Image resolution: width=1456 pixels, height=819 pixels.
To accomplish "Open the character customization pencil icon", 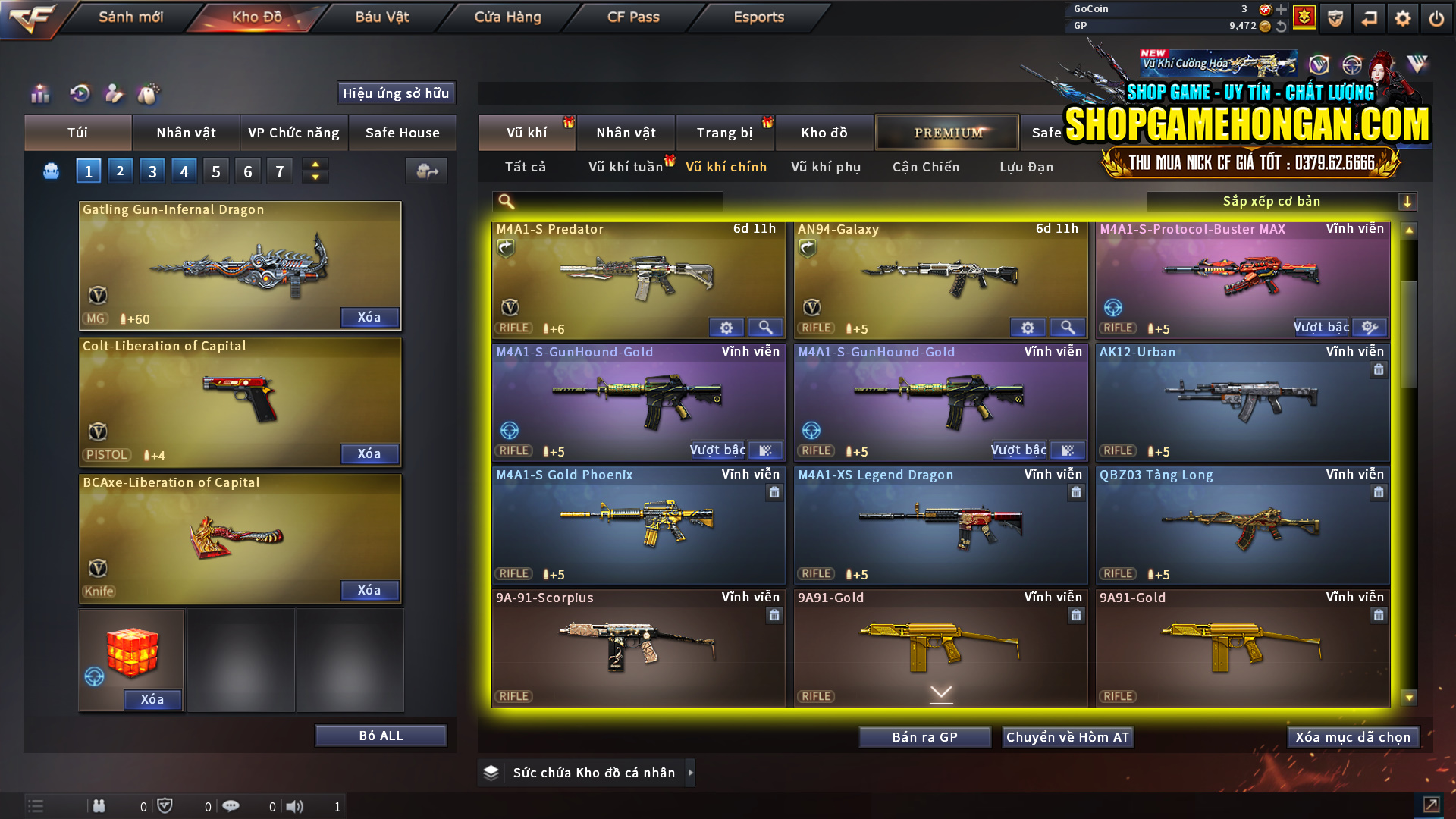I will pos(114,94).
